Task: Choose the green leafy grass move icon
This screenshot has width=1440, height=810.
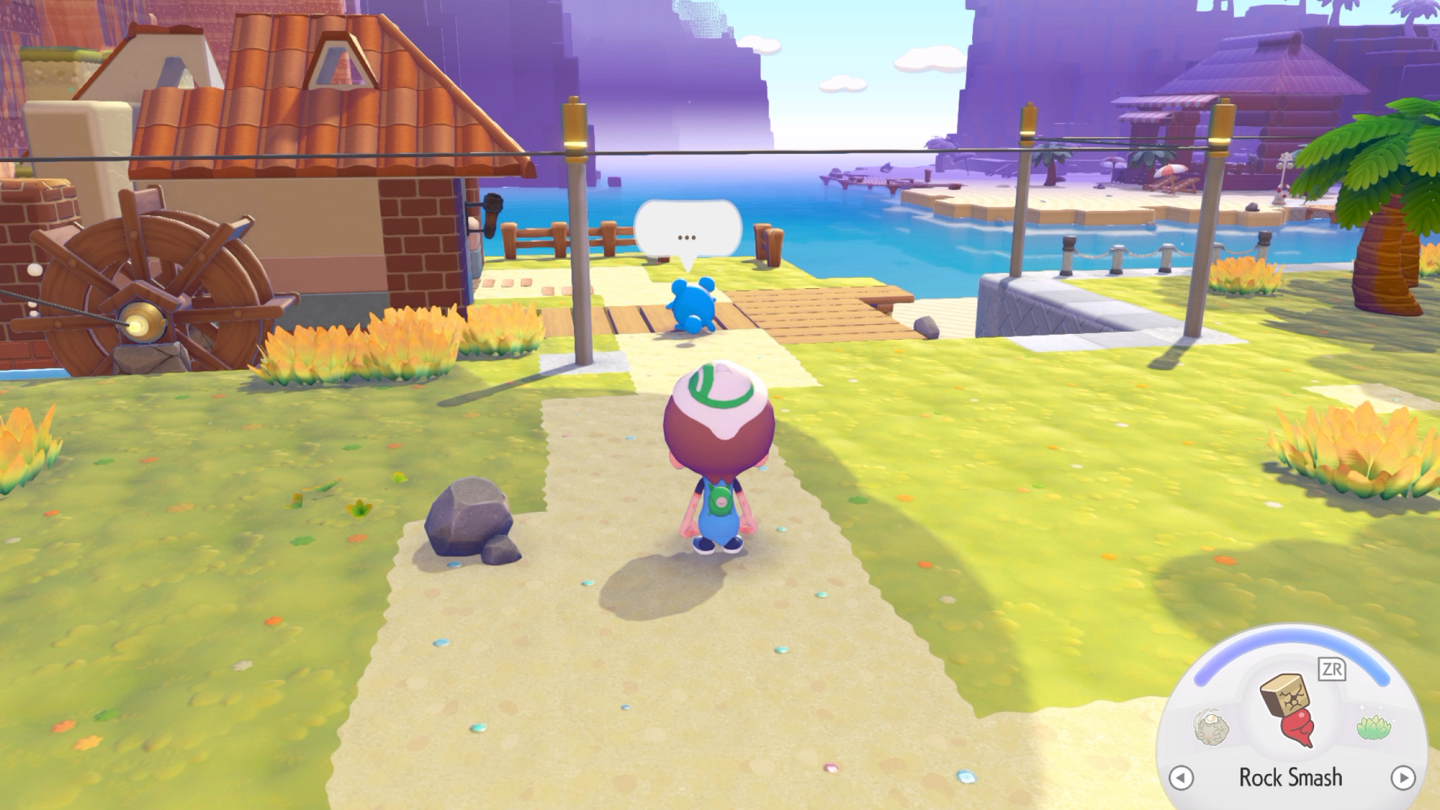Action: click(x=1373, y=727)
